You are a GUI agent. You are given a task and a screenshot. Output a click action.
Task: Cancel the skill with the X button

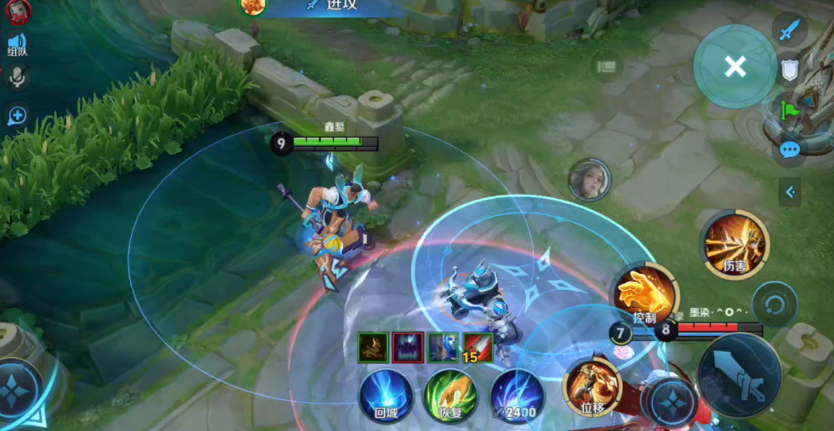point(735,67)
